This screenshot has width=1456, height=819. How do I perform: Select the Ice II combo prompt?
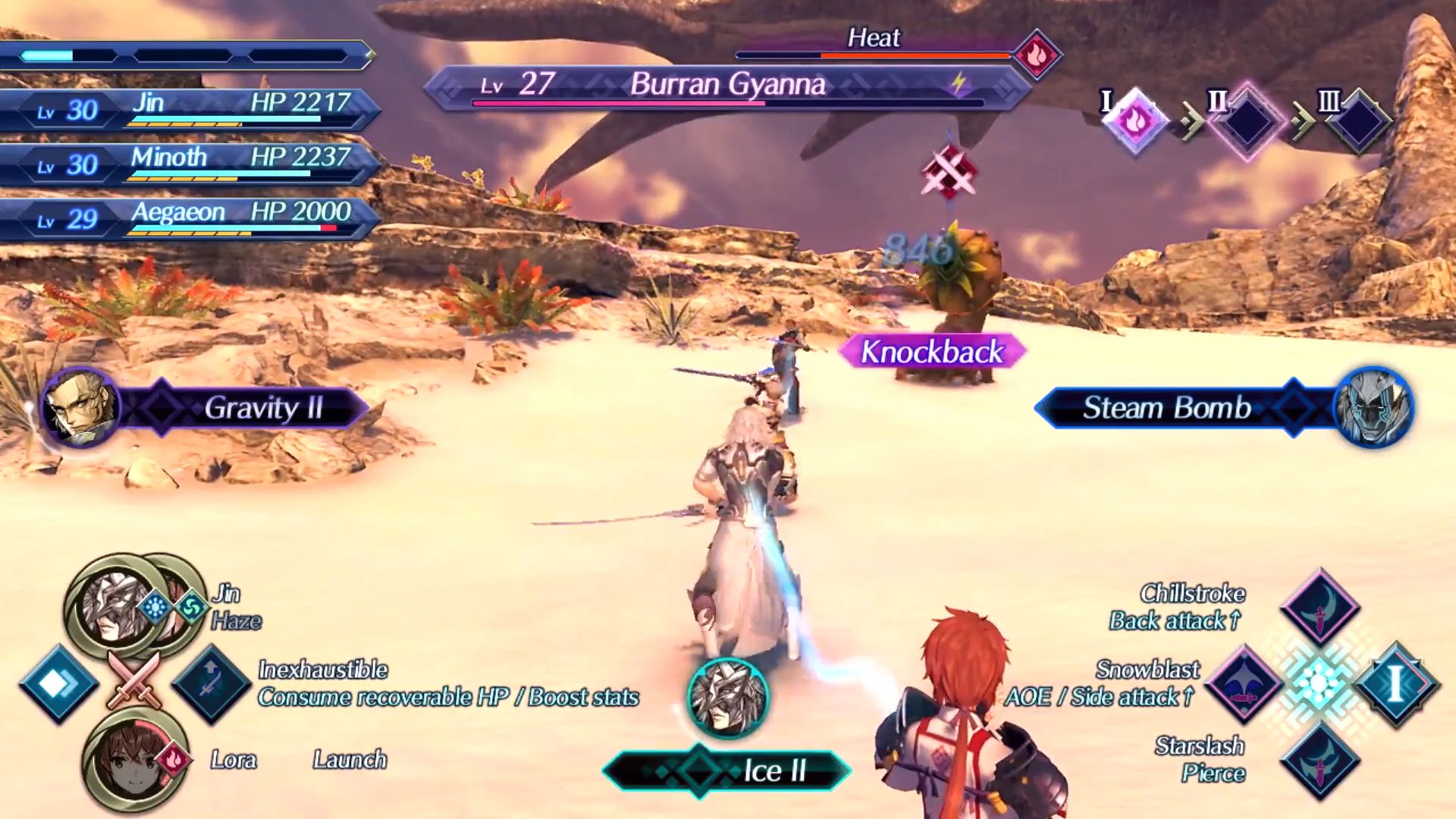726,770
